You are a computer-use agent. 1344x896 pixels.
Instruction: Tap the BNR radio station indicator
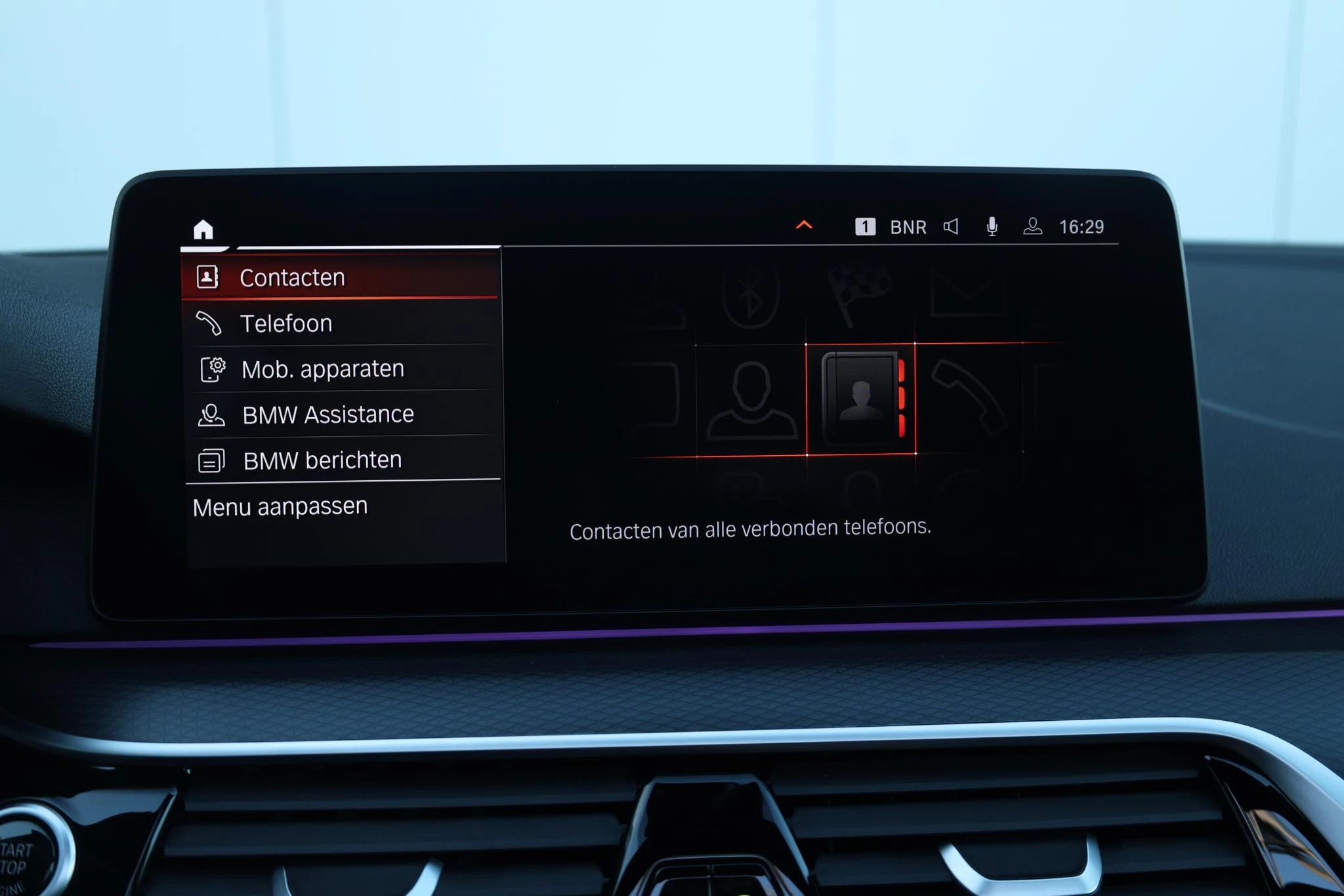tap(908, 227)
